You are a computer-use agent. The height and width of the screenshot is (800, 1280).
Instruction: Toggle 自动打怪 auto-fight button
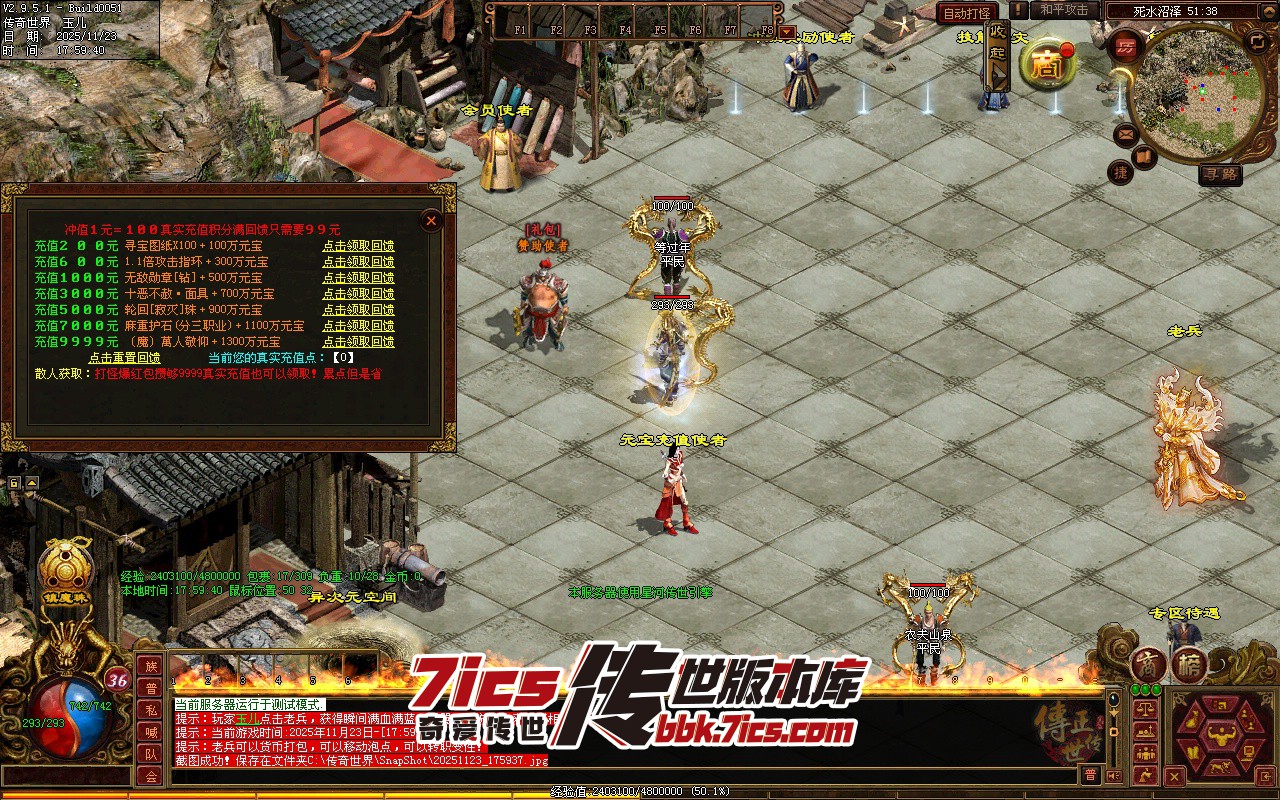click(967, 13)
